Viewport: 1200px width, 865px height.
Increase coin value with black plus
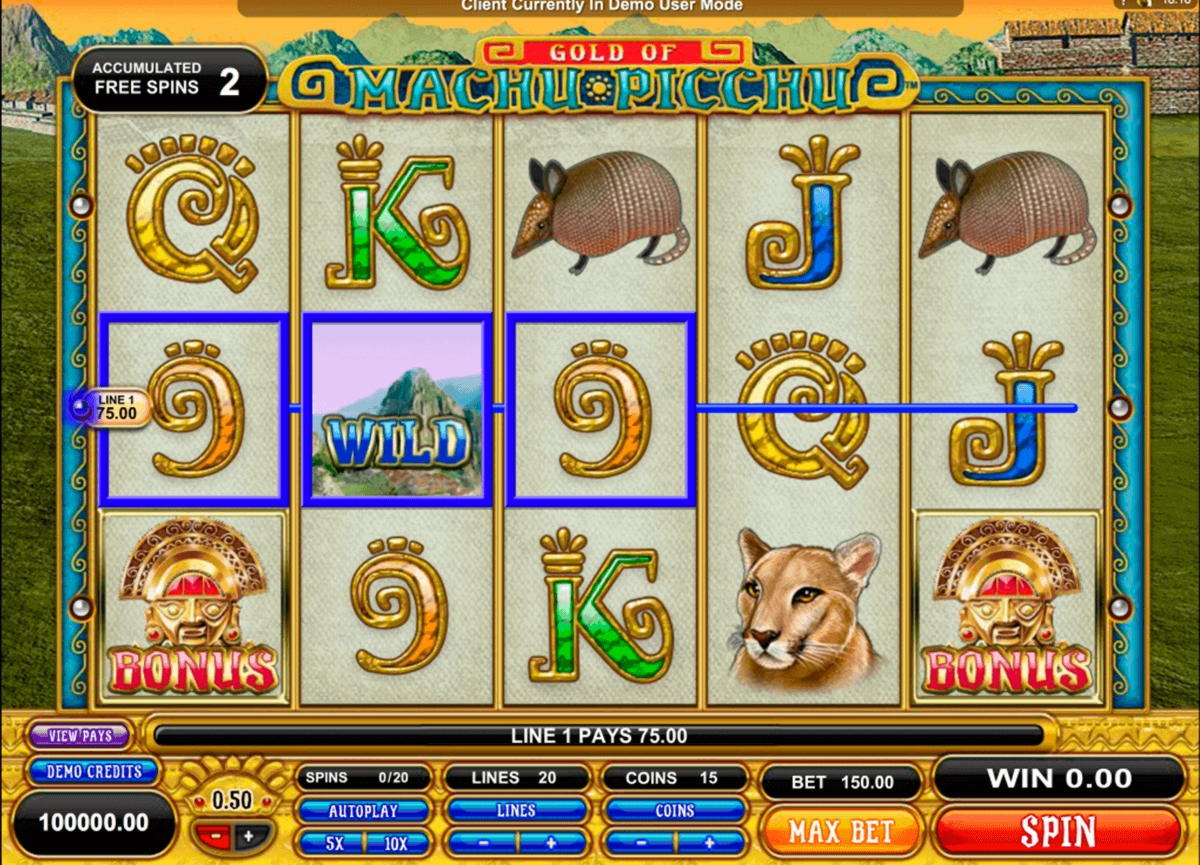coord(249,835)
